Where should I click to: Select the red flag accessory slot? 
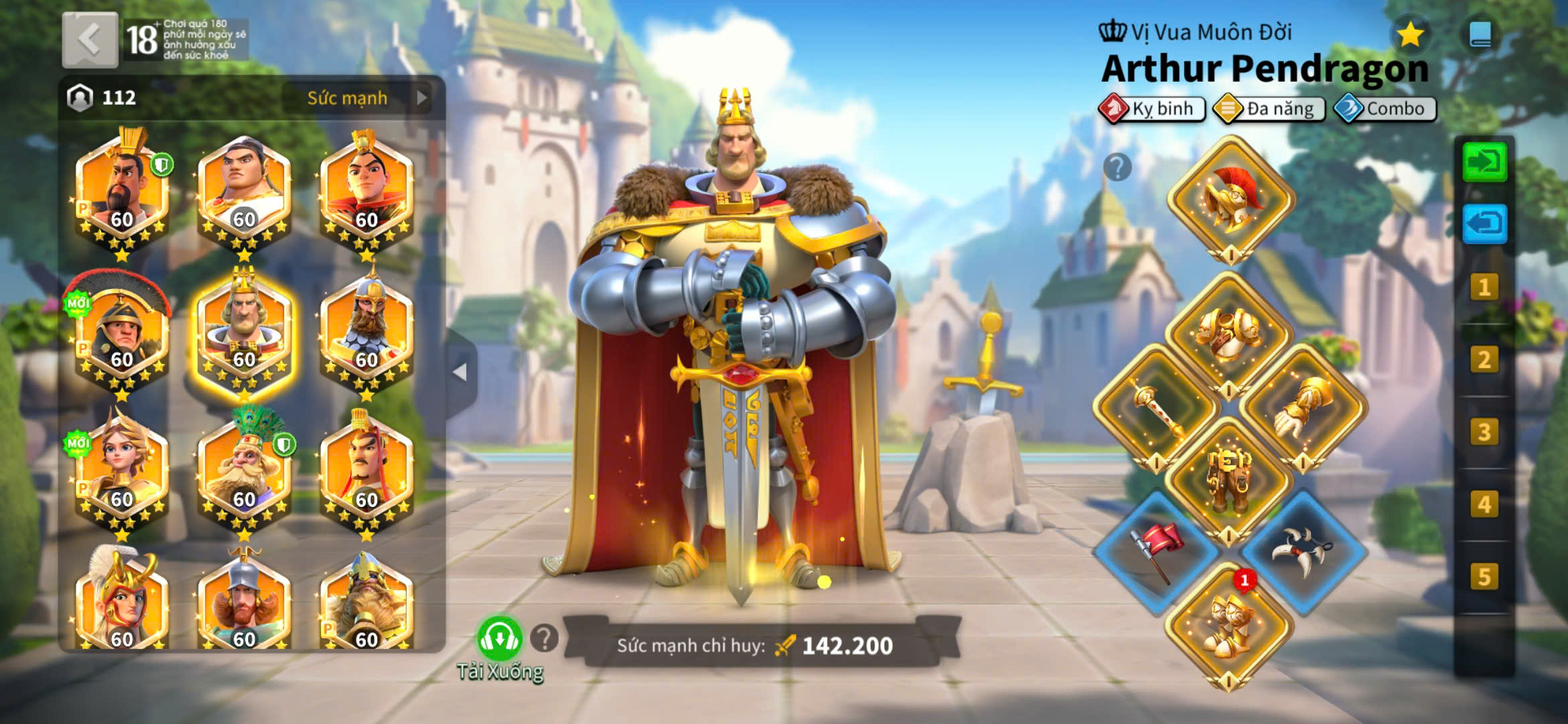[x=1156, y=551]
